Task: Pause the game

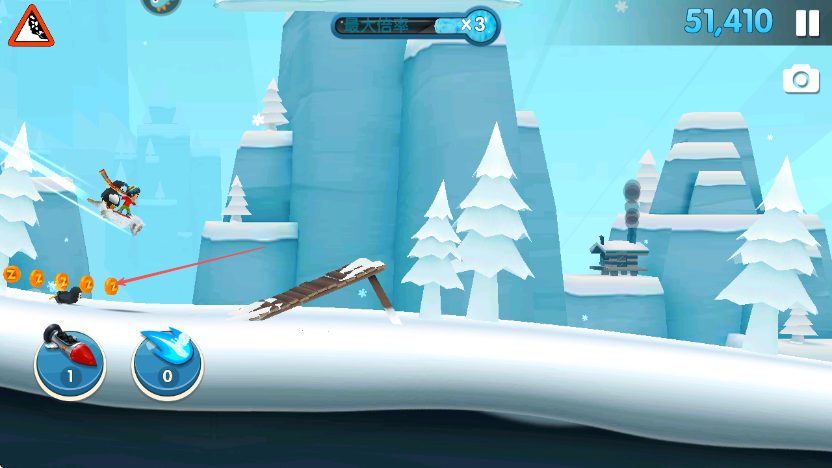Action: tap(807, 23)
